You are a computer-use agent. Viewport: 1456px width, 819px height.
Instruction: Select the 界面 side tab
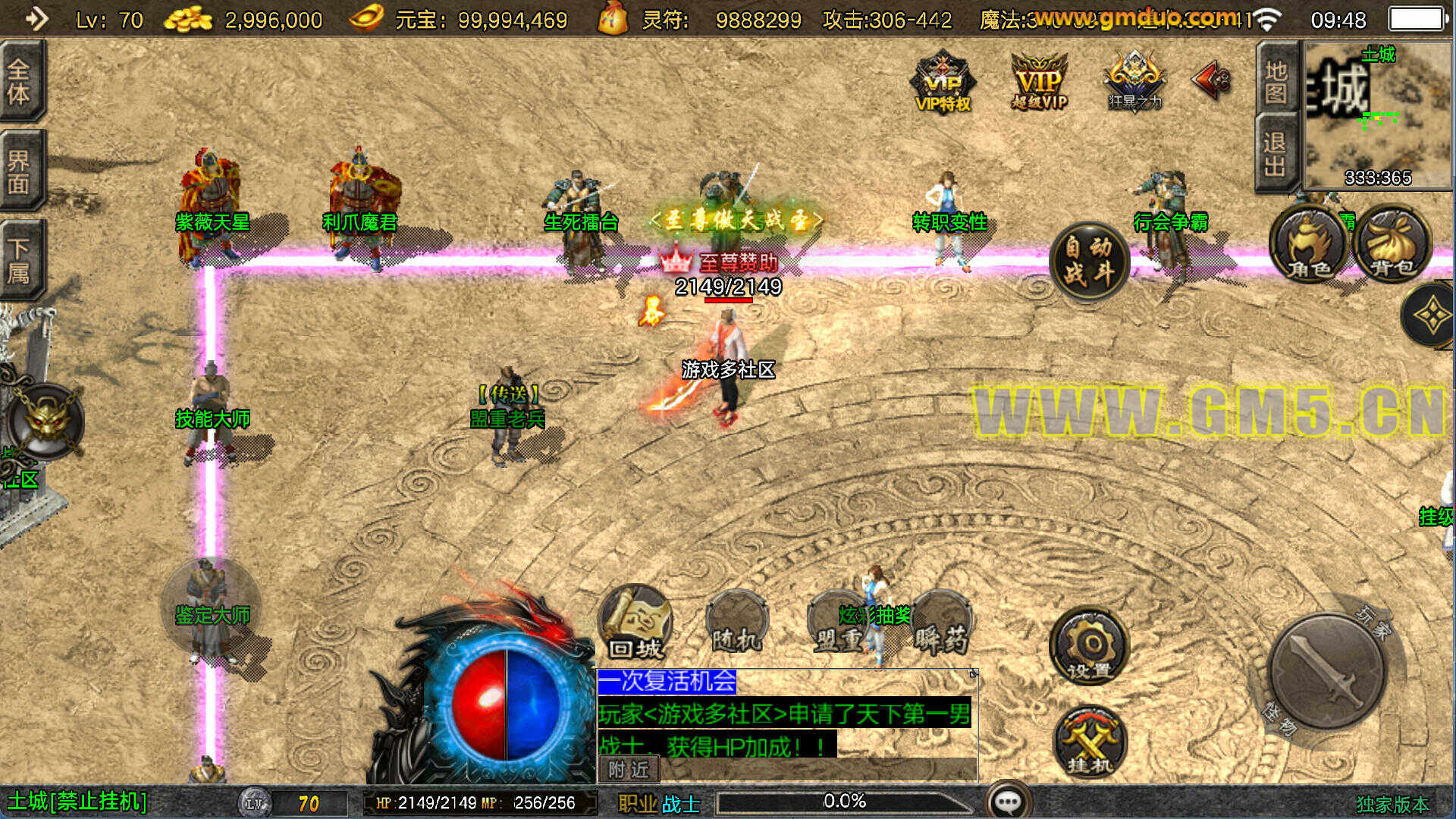[x=20, y=171]
